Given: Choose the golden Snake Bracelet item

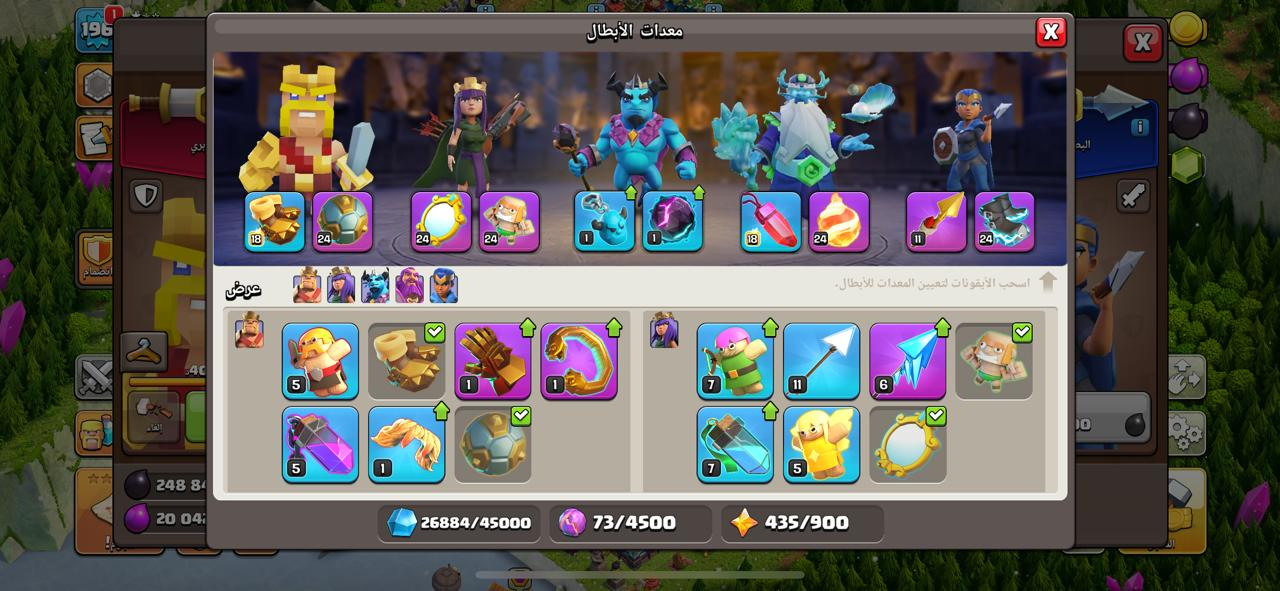Looking at the screenshot, I should point(579,361).
